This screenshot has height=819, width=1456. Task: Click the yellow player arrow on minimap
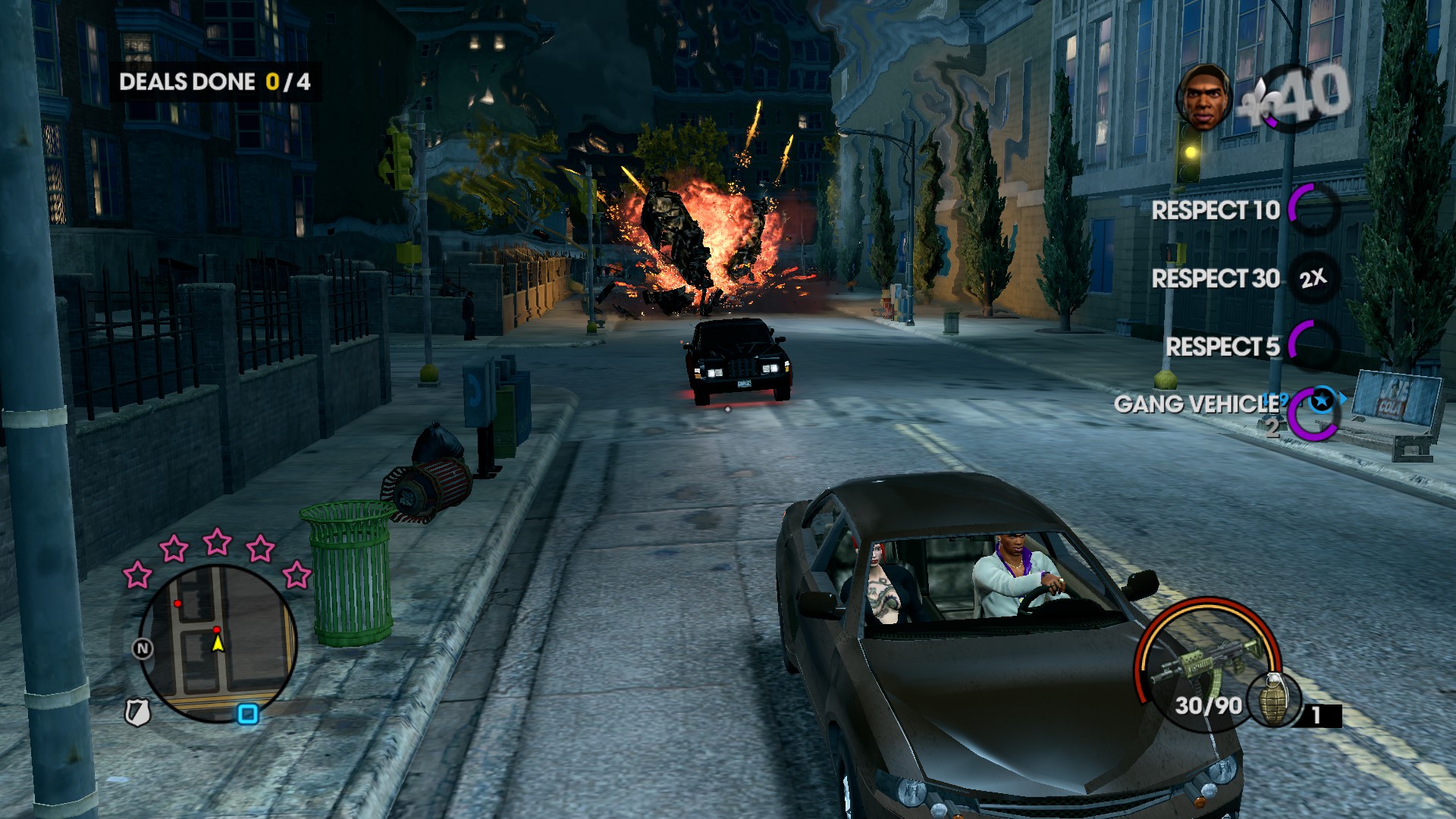click(218, 644)
